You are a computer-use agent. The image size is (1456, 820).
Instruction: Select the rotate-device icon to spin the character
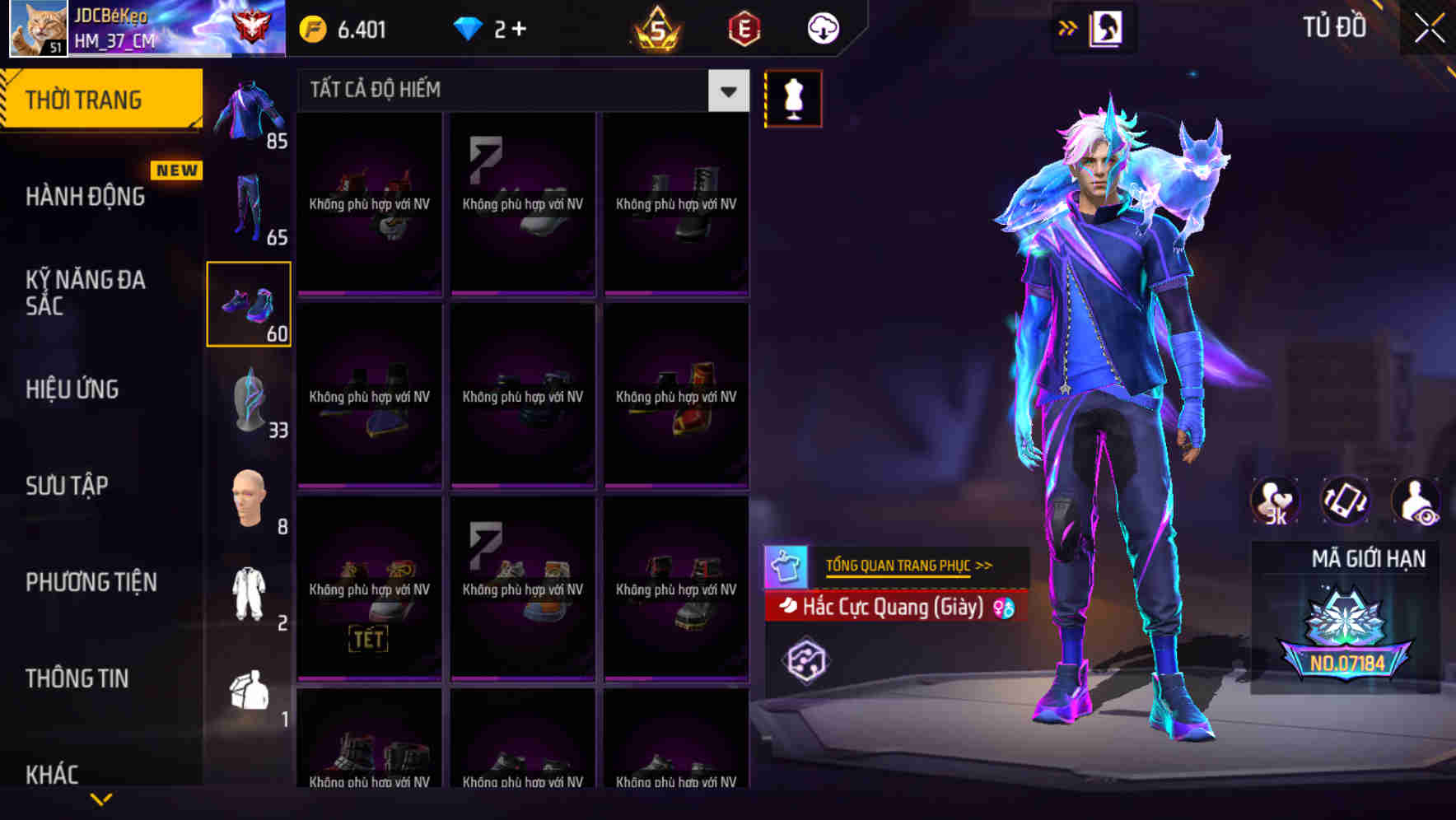pyautogui.click(x=1345, y=501)
